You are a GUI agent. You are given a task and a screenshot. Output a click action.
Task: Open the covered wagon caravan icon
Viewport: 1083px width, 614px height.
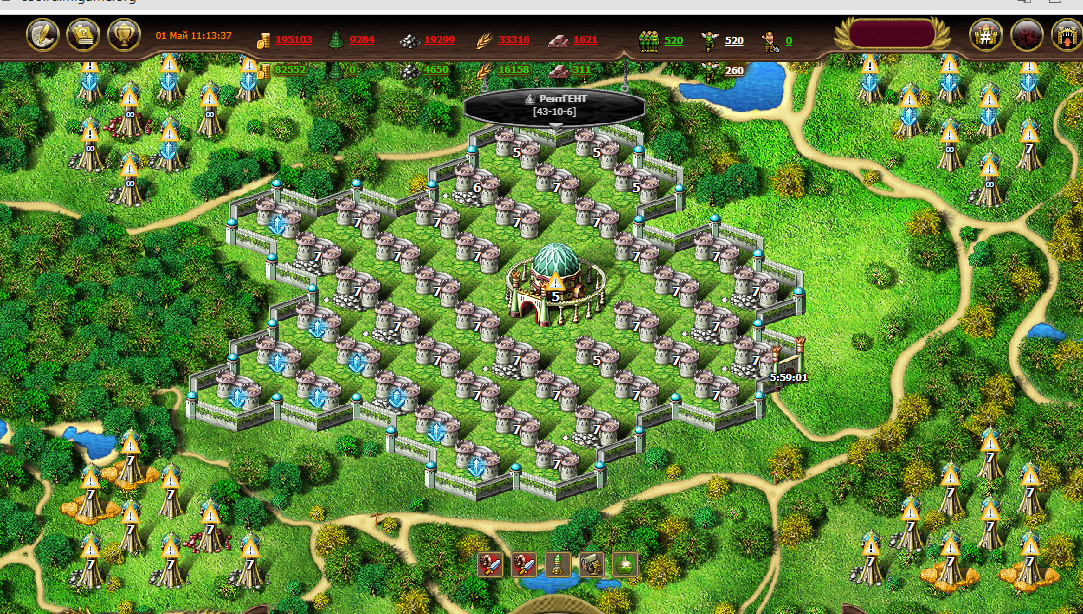coord(591,564)
